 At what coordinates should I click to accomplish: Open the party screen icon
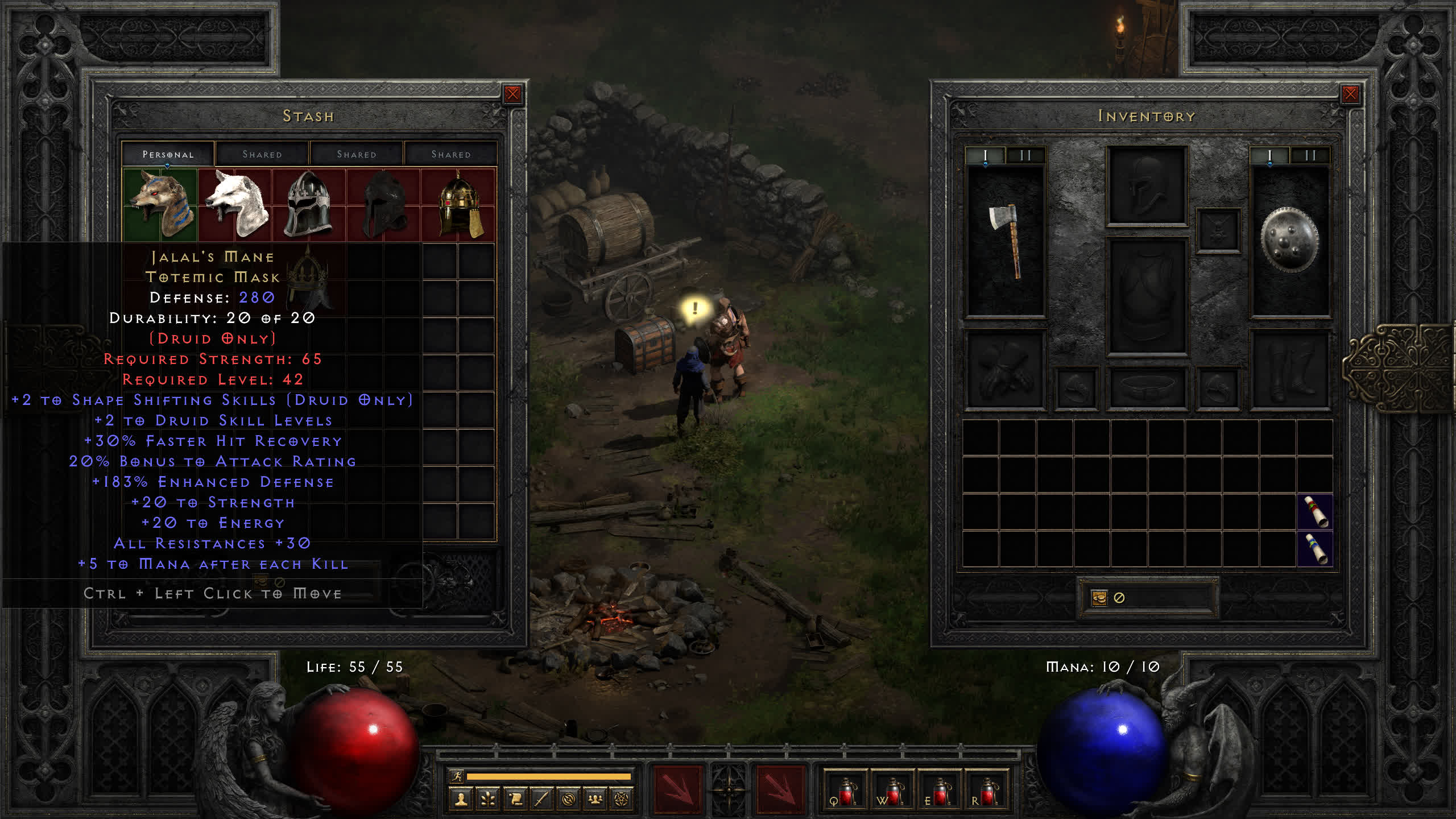click(595, 800)
